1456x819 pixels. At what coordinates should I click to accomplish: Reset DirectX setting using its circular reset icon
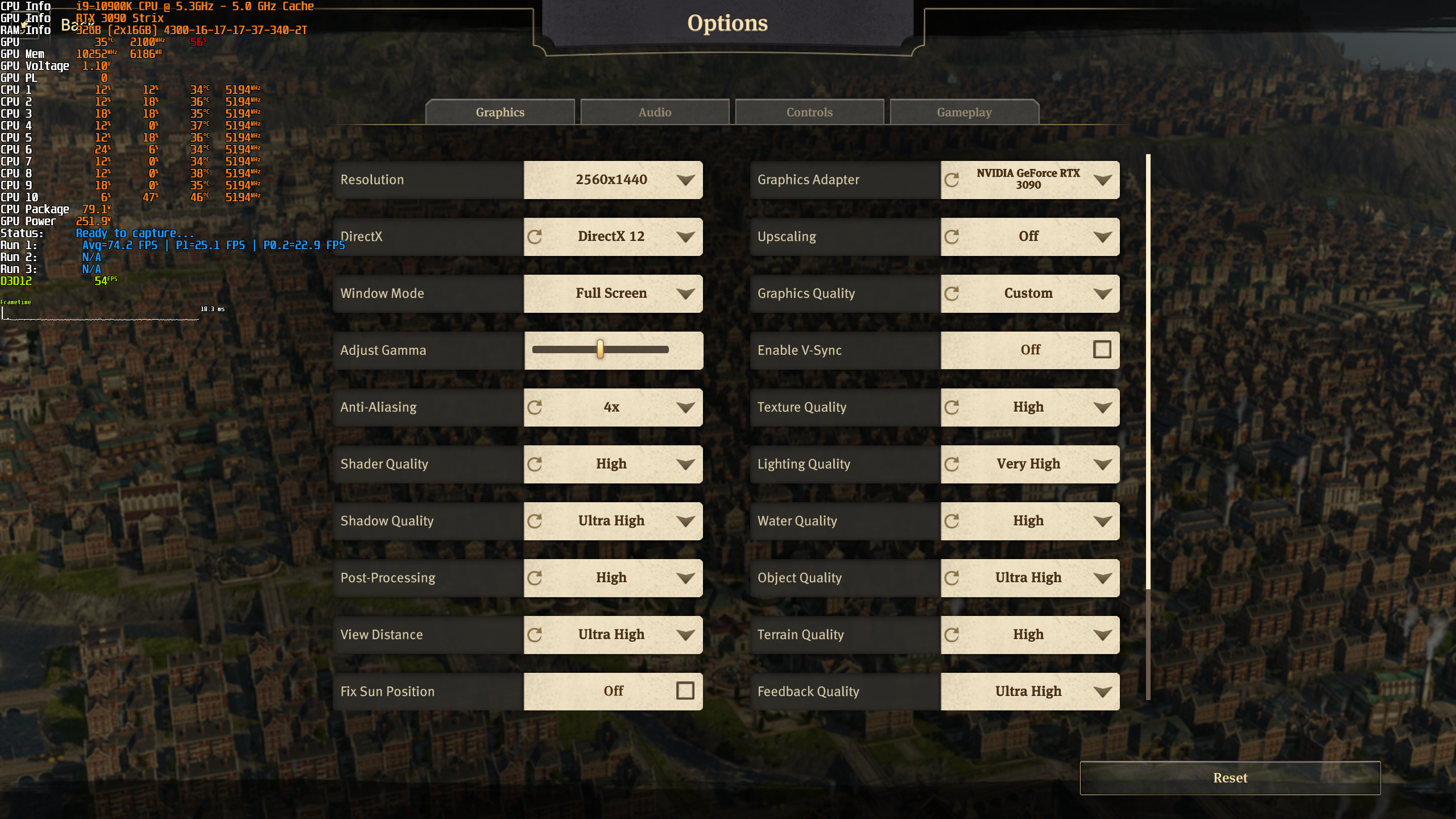click(535, 237)
